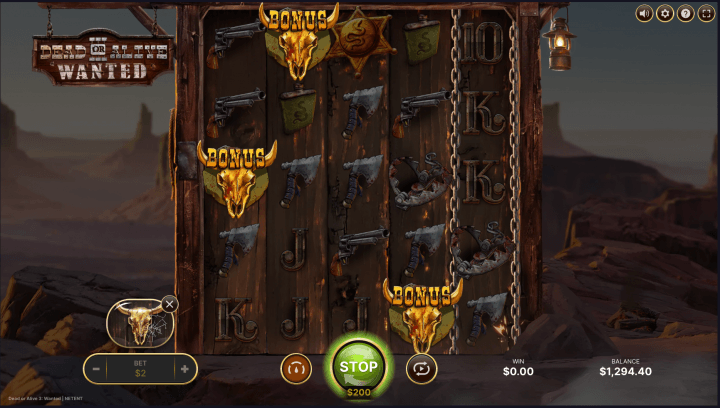The width and height of the screenshot is (720, 408).
Task: Close the bull skull feature panel
Action: pos(170,303)
